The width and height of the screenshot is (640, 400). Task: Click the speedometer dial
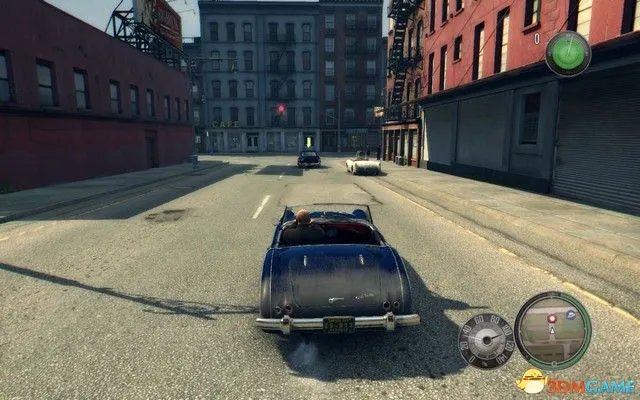point(486,341)
